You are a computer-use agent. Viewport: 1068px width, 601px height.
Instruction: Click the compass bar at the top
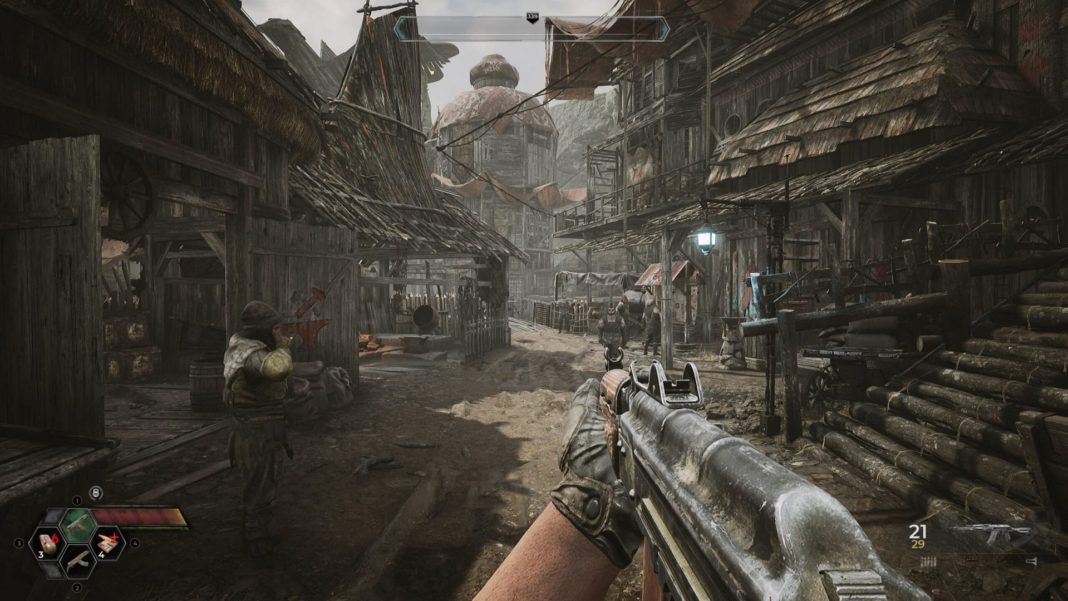pos(531,29)
